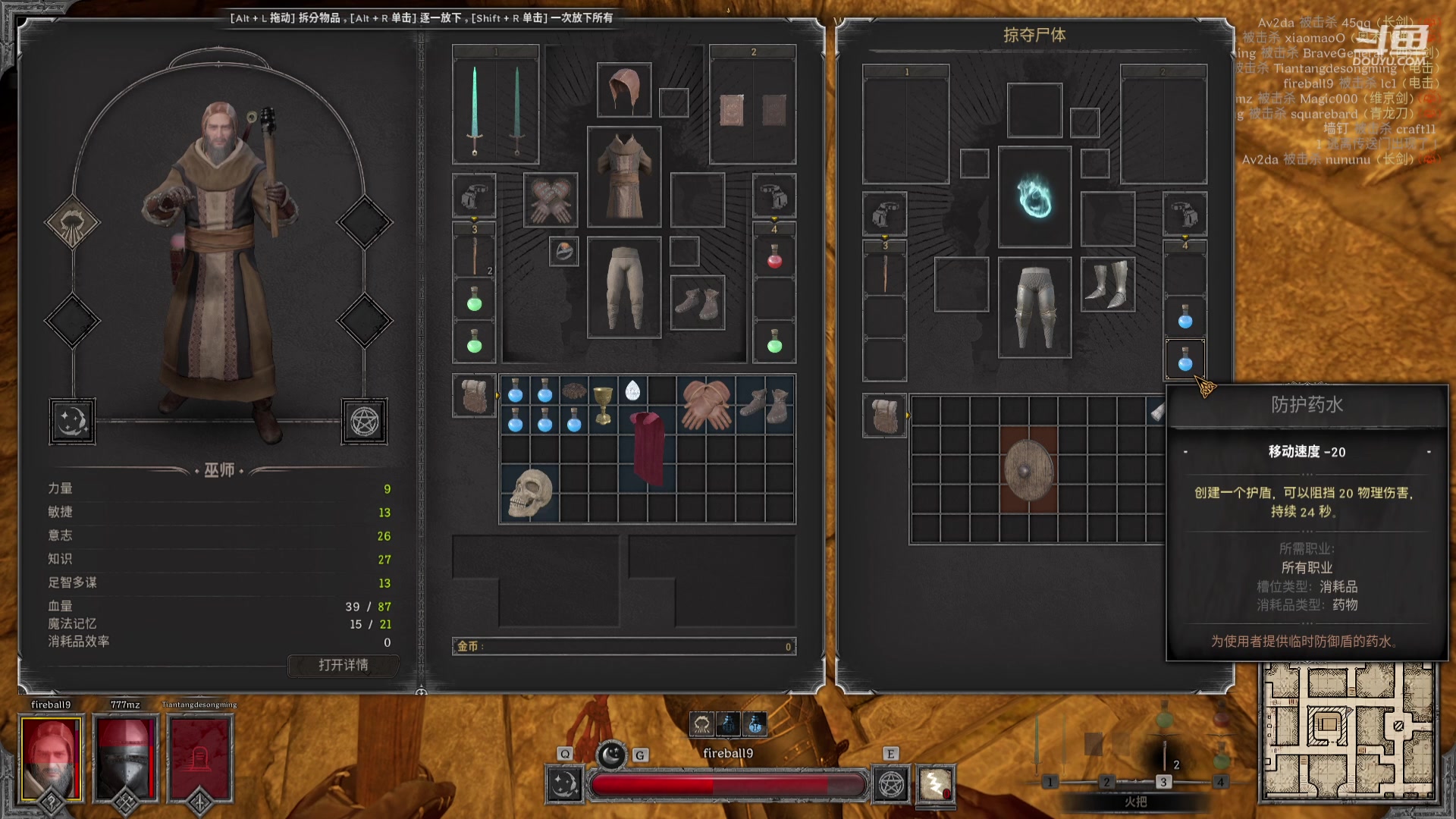The image size is (1456, 819).
Task: Select the equipped leather gloves
Action: tap(551, 200)
